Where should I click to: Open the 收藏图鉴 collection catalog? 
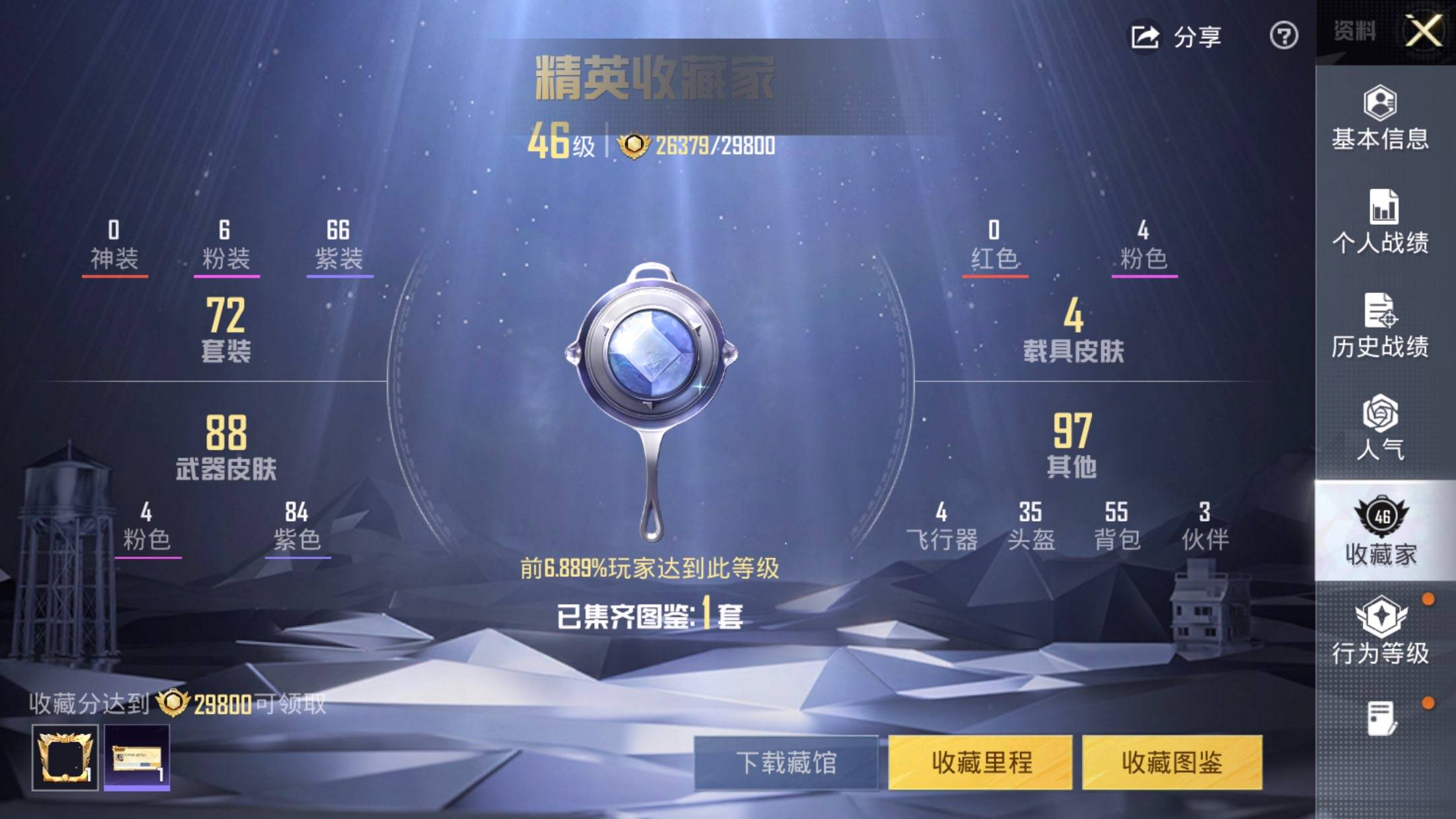(1172, 763)
